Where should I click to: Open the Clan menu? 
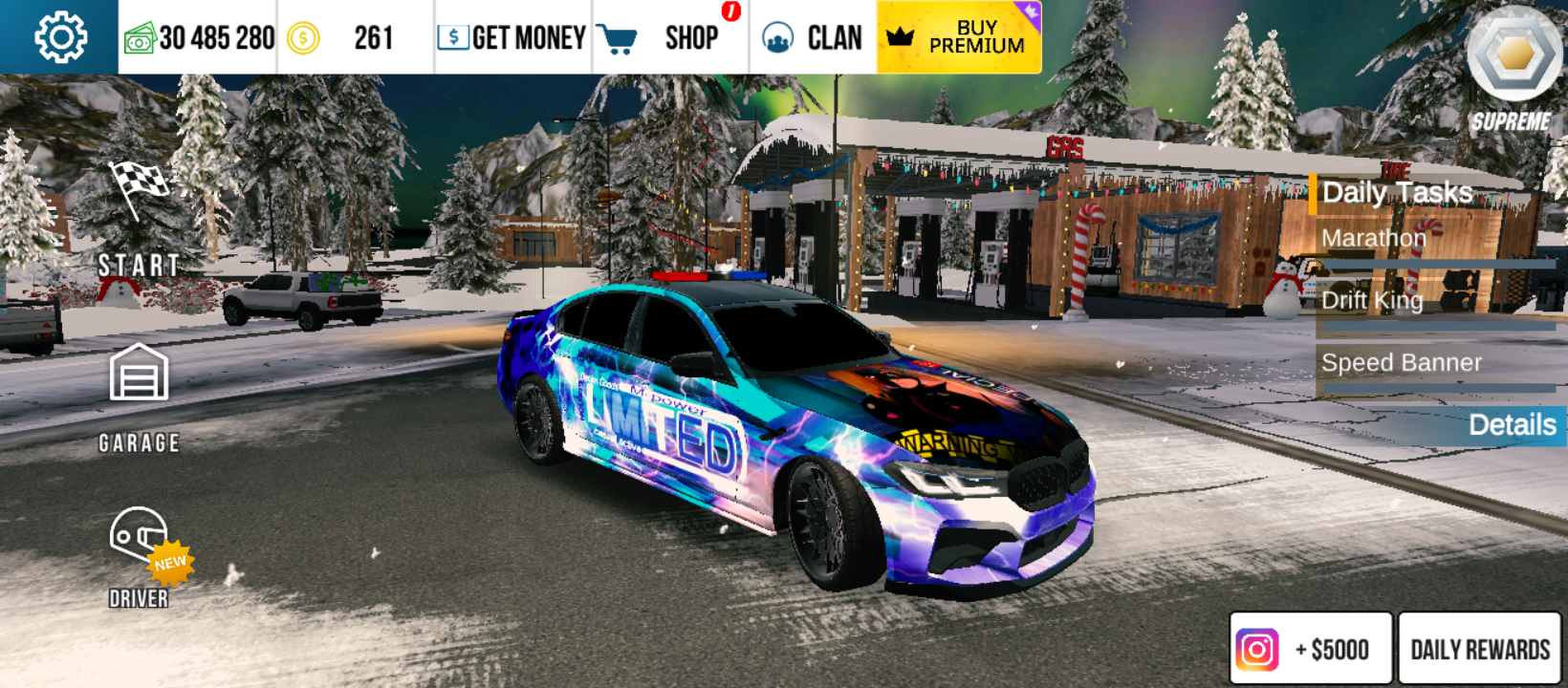(x=813, y=37)
